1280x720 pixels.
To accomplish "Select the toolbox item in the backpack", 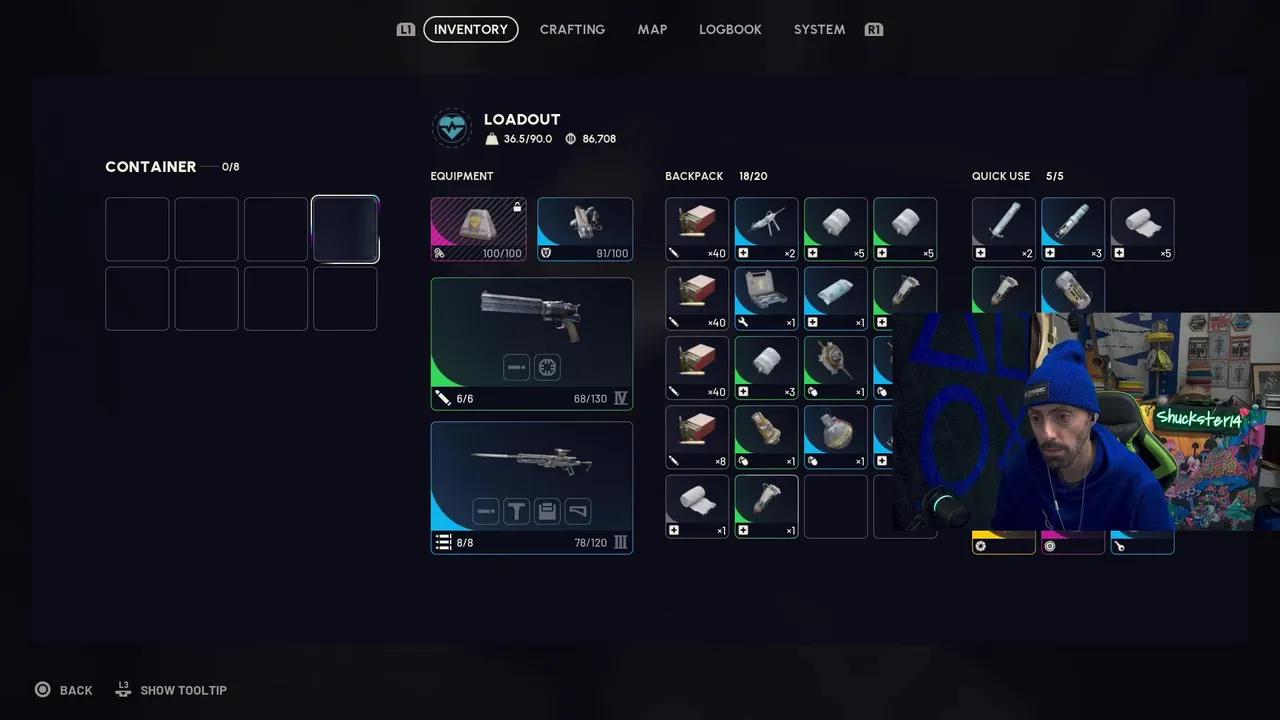I will pyautogui.click(x=765, y=297).
